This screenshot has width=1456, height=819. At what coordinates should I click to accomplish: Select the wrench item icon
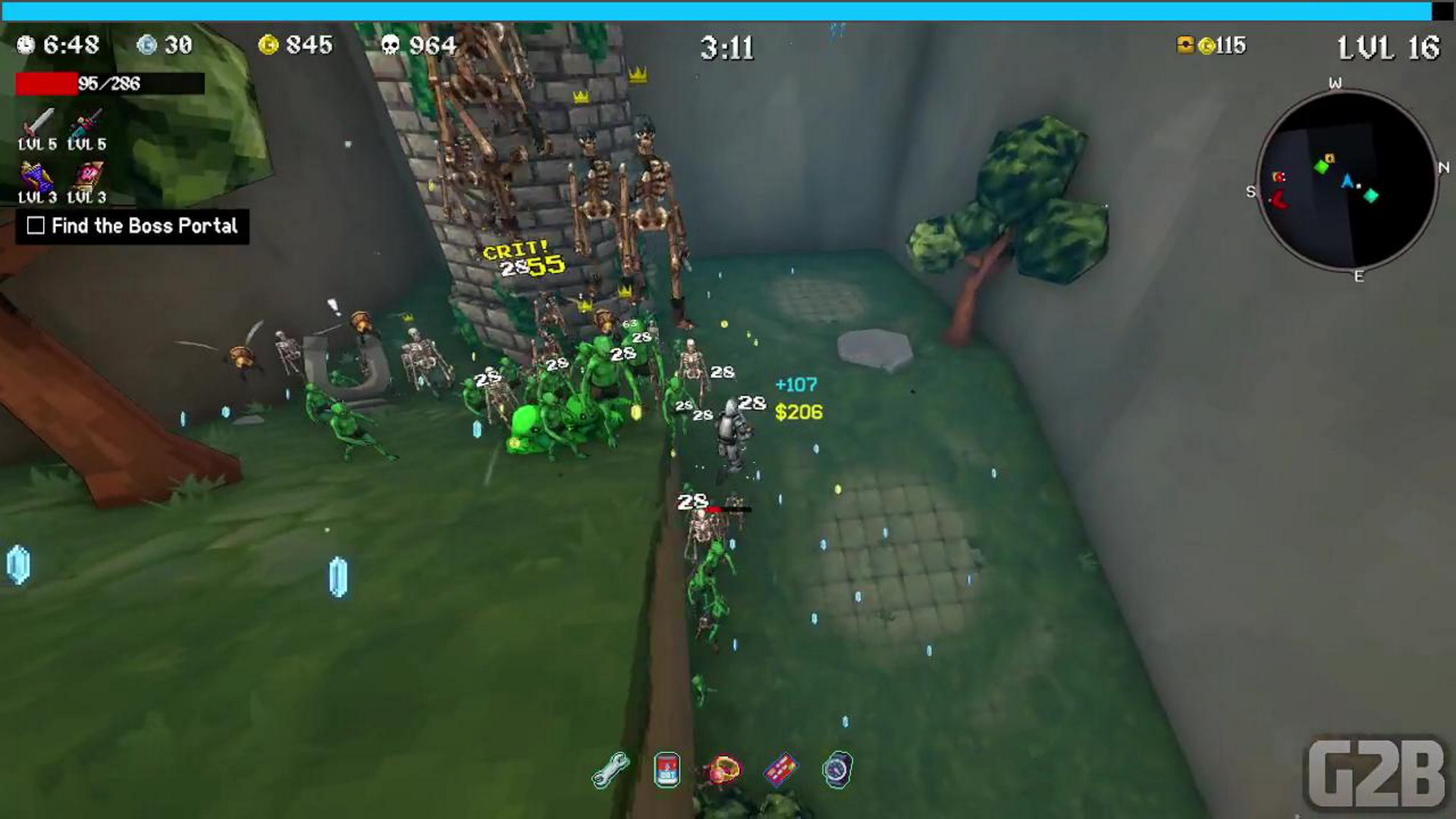[x=610, y=770]
